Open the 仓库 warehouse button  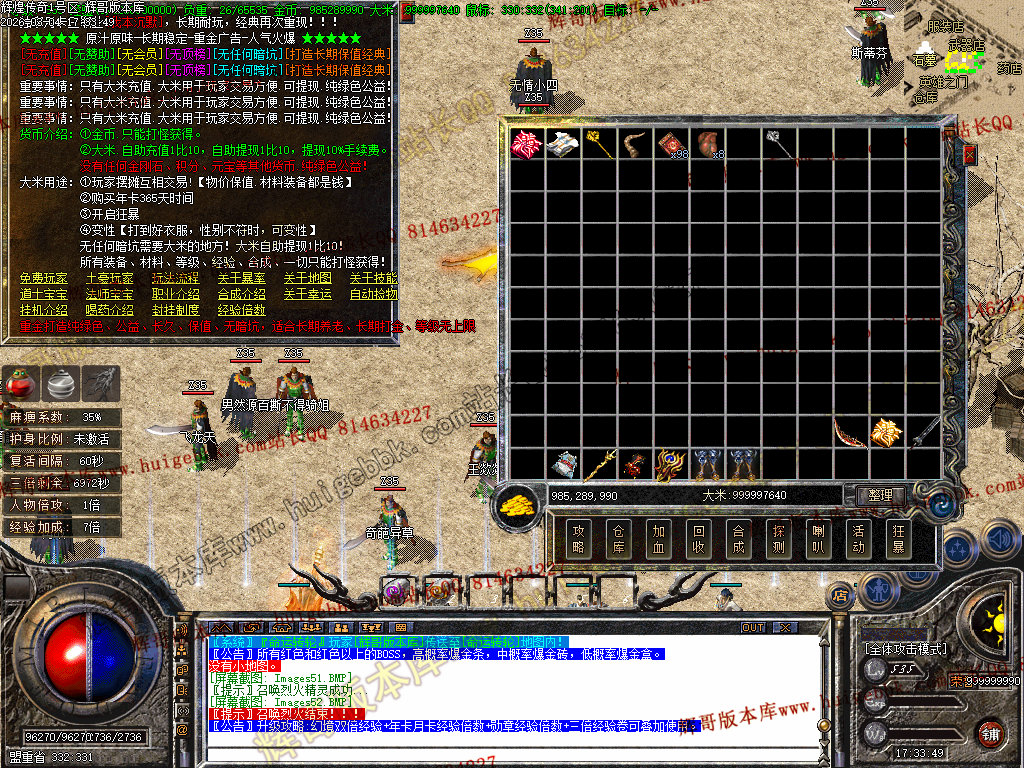coord(618,539)
